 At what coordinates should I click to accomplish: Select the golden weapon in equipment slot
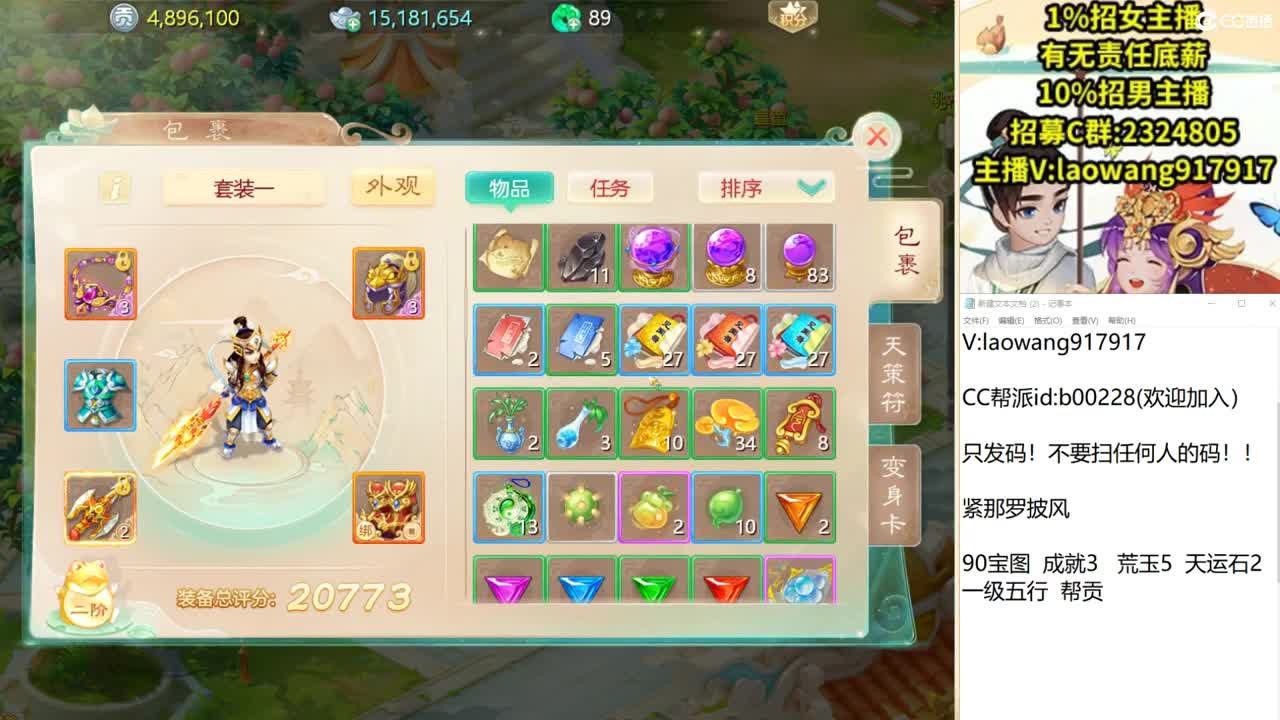pyautogui.click(x=100, y=510)
